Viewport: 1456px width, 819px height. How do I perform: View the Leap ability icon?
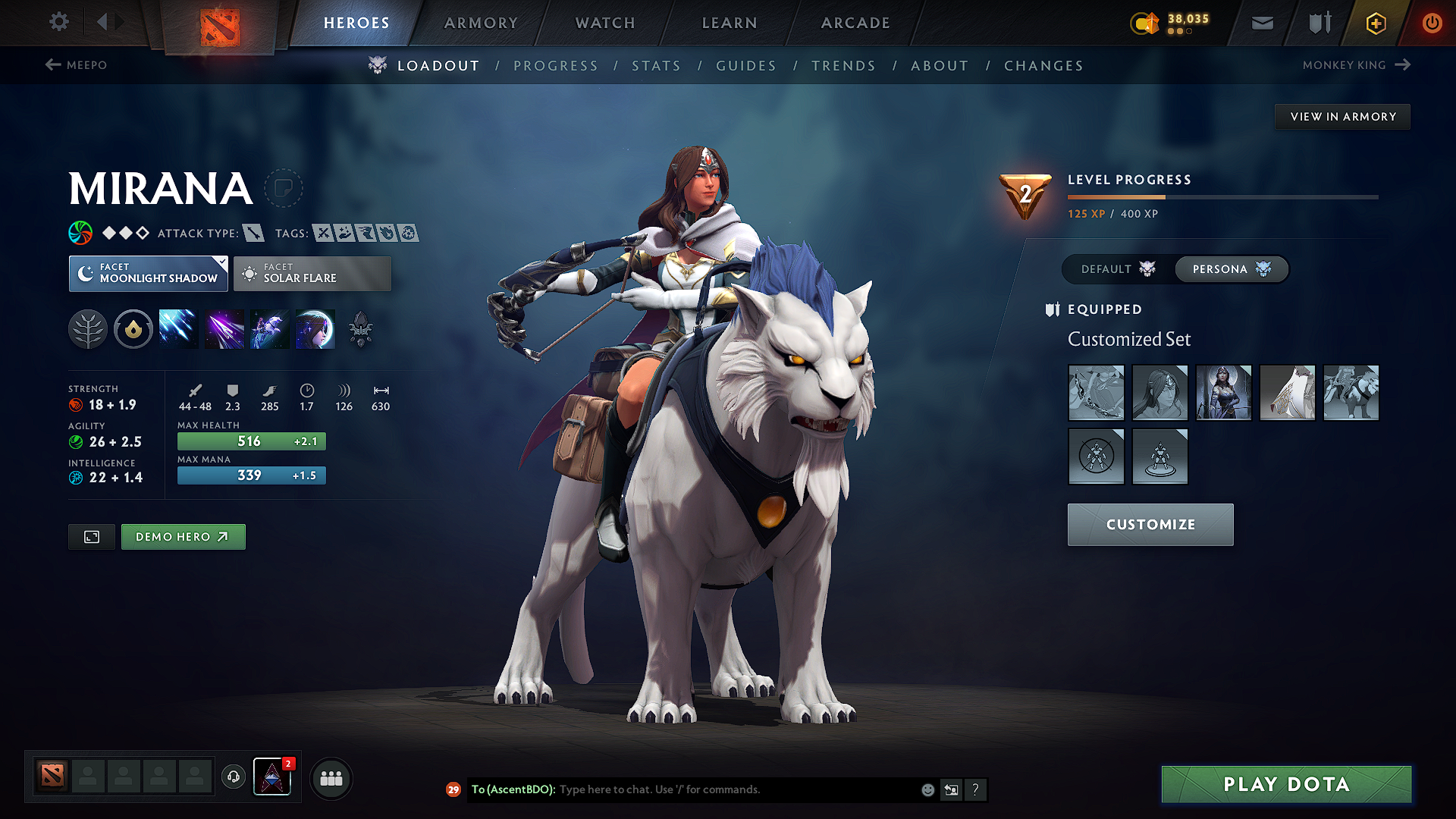[x=269, y=328]
